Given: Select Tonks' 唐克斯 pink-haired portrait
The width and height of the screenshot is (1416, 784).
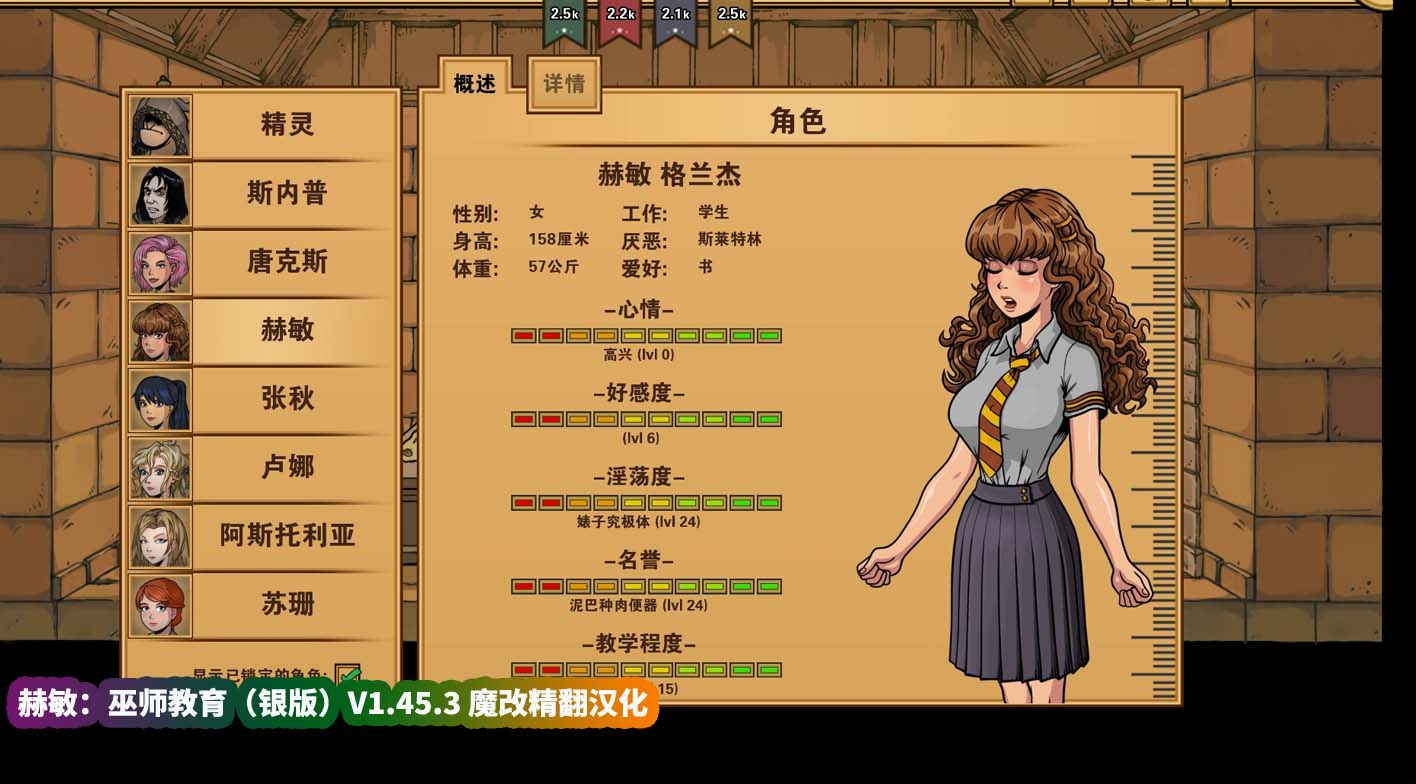Looking at the screenshot, I should [x=160, y=262].
